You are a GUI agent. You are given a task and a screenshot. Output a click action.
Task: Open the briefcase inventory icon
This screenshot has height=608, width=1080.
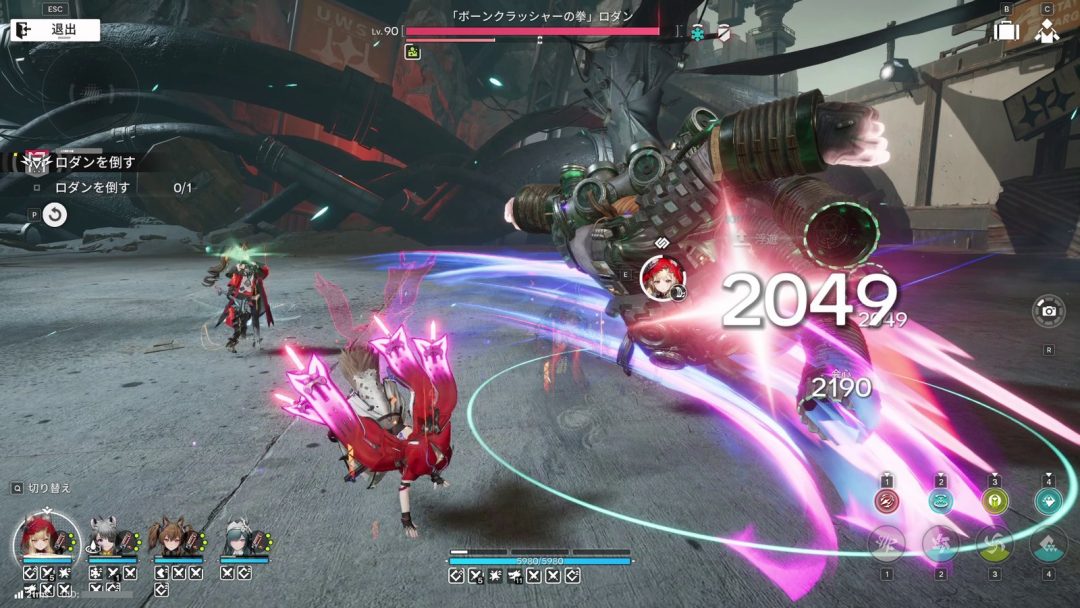click(x=1006, y=30)
